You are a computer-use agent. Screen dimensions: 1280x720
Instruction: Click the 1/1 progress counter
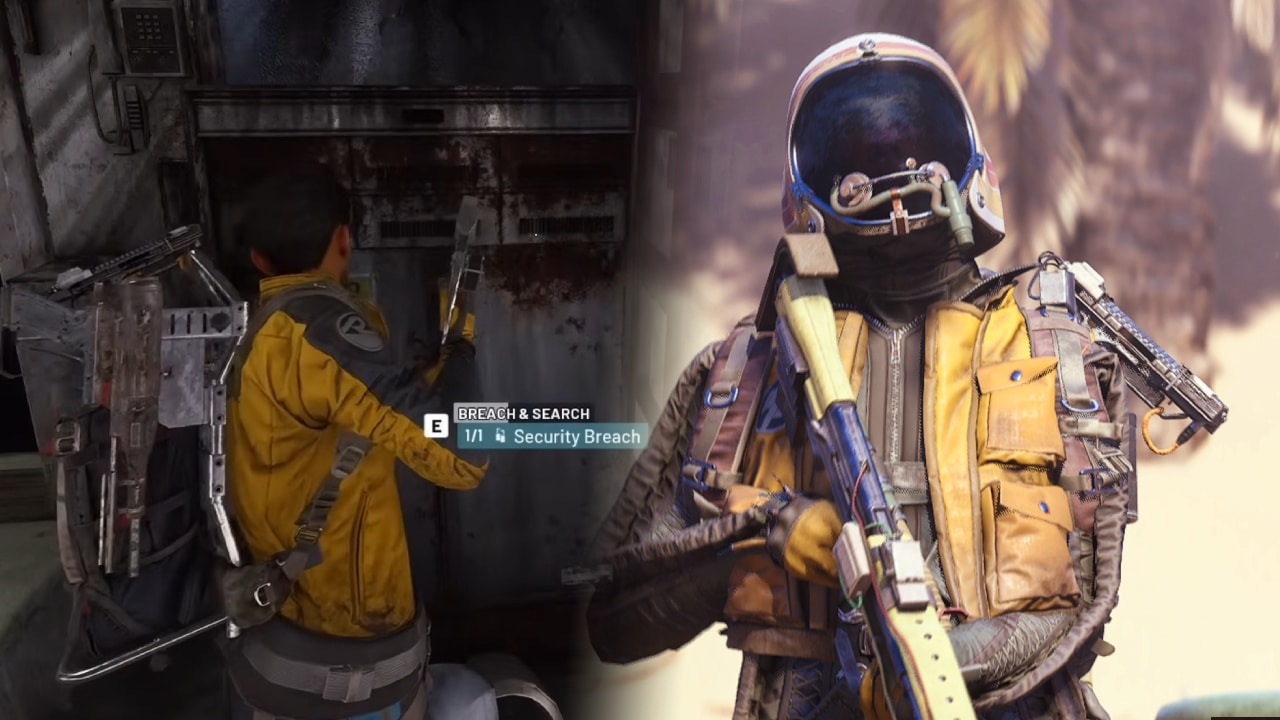pyautogui.click(x=473, y=435)
